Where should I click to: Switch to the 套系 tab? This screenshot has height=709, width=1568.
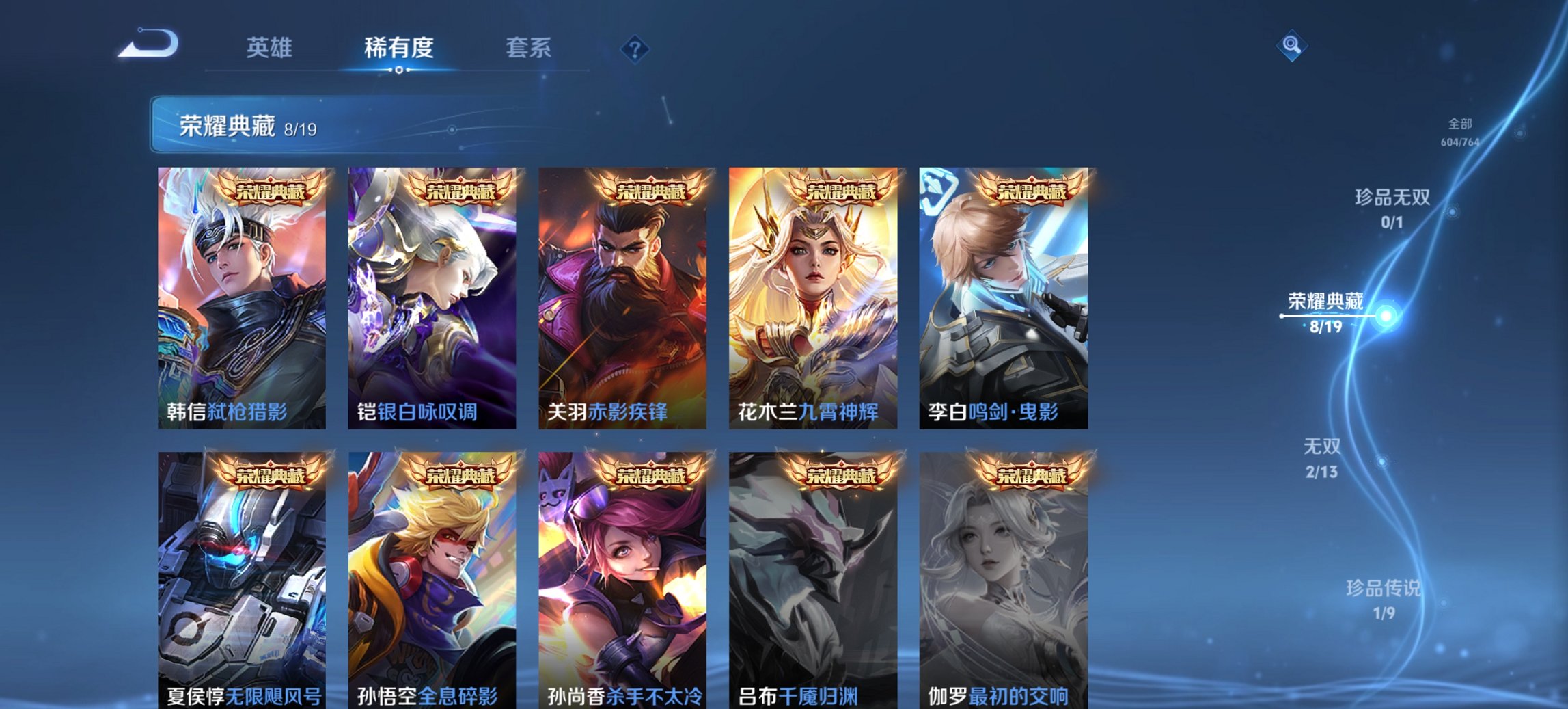[529, 48]
